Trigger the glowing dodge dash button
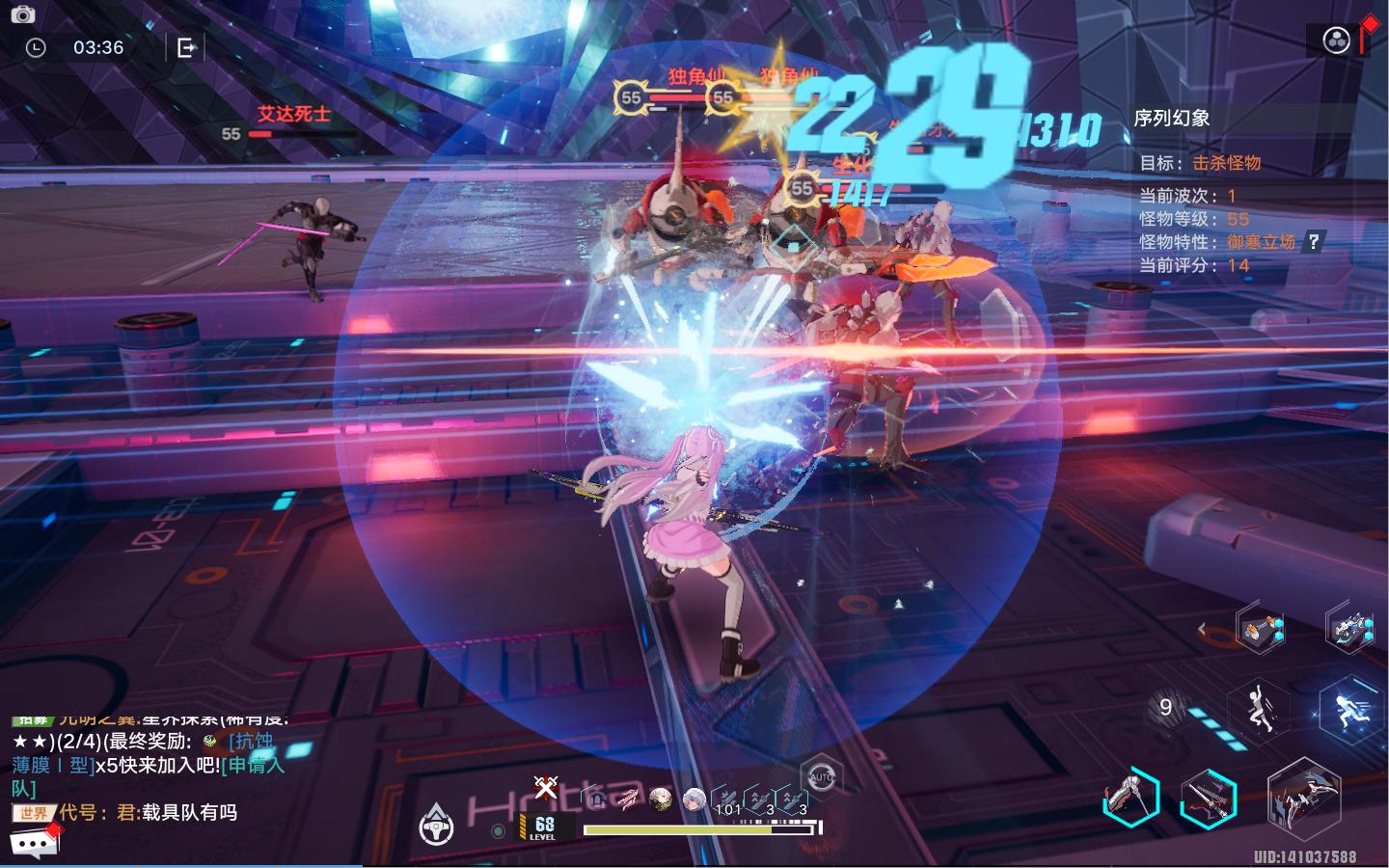This screenshot has width=1389, height=868. click(x=1348, y=712)
